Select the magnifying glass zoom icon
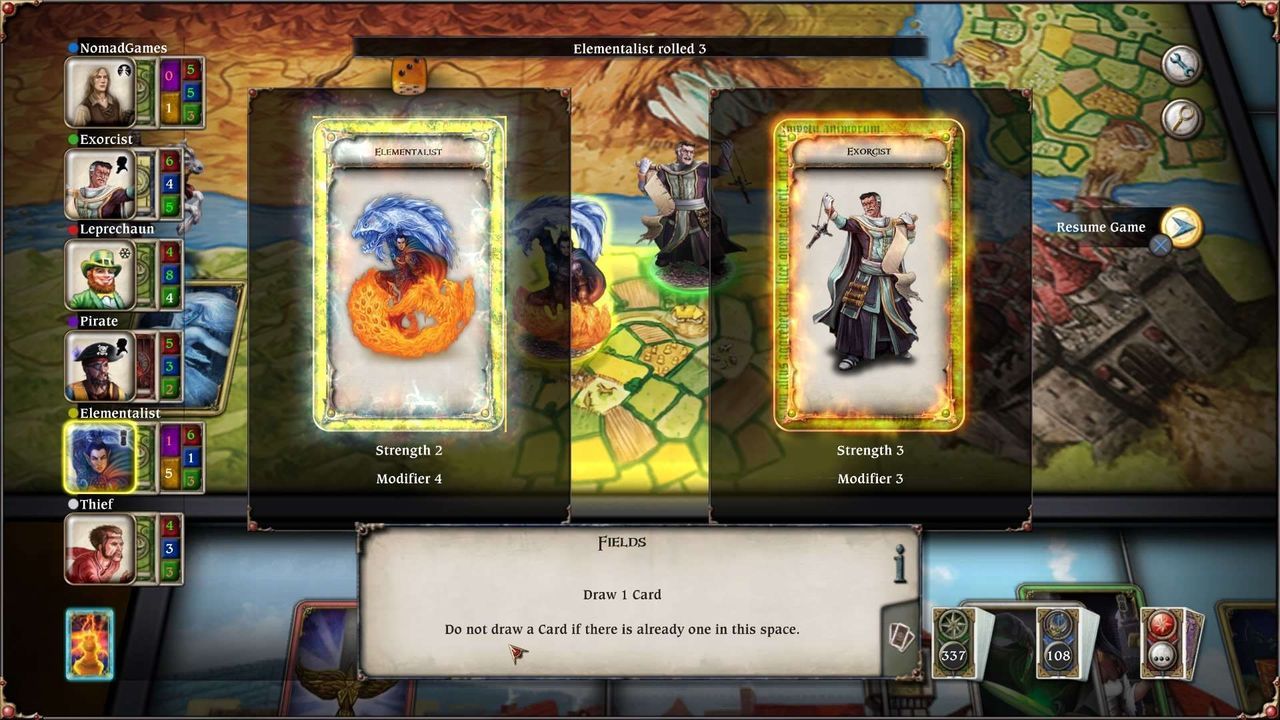The height and width of the screenshot is (720, 1280). pyautogui.click(x=1179, y=119)
